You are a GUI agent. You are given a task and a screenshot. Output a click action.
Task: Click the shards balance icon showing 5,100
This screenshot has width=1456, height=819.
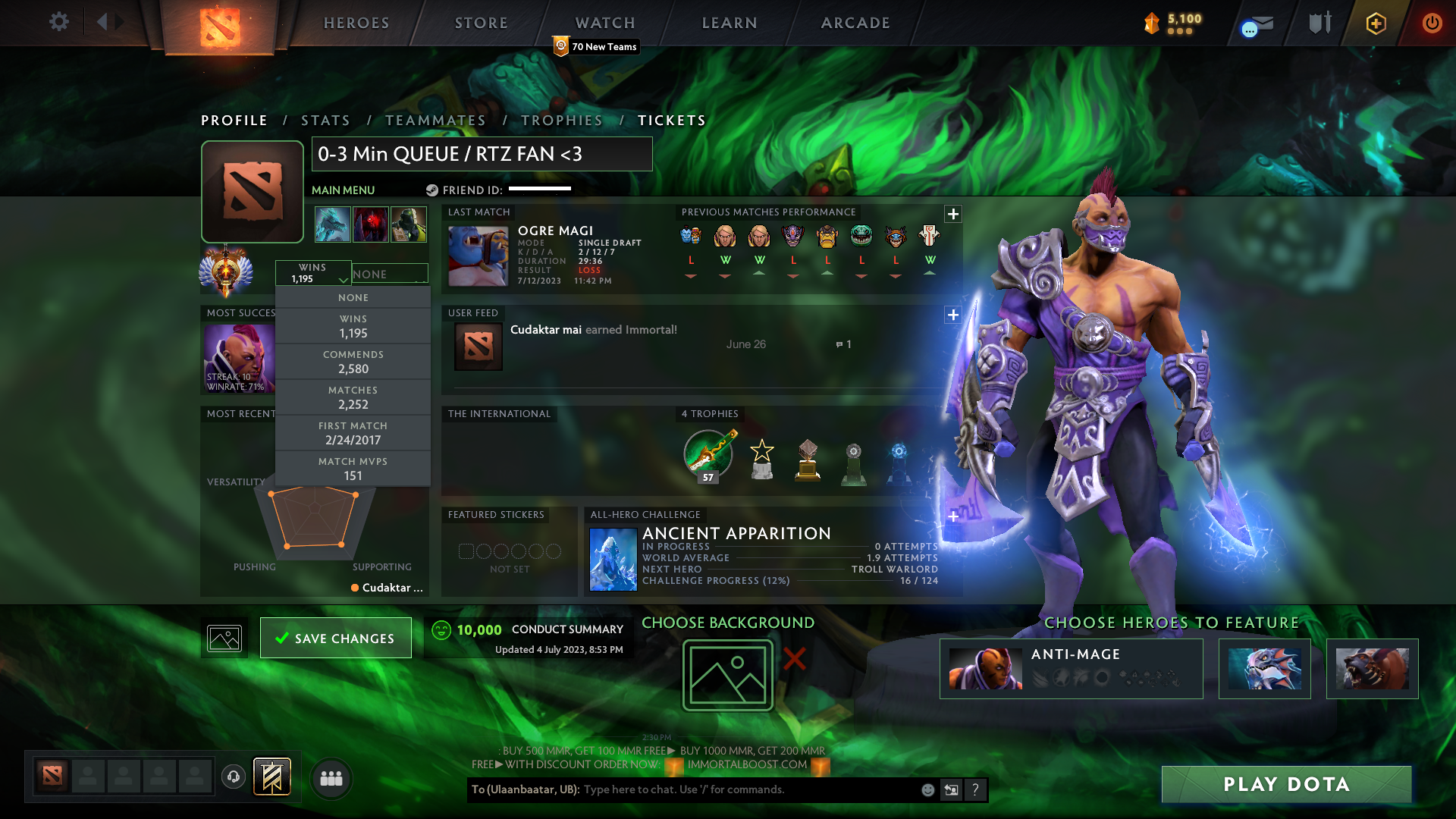(x=1153, y=23)
